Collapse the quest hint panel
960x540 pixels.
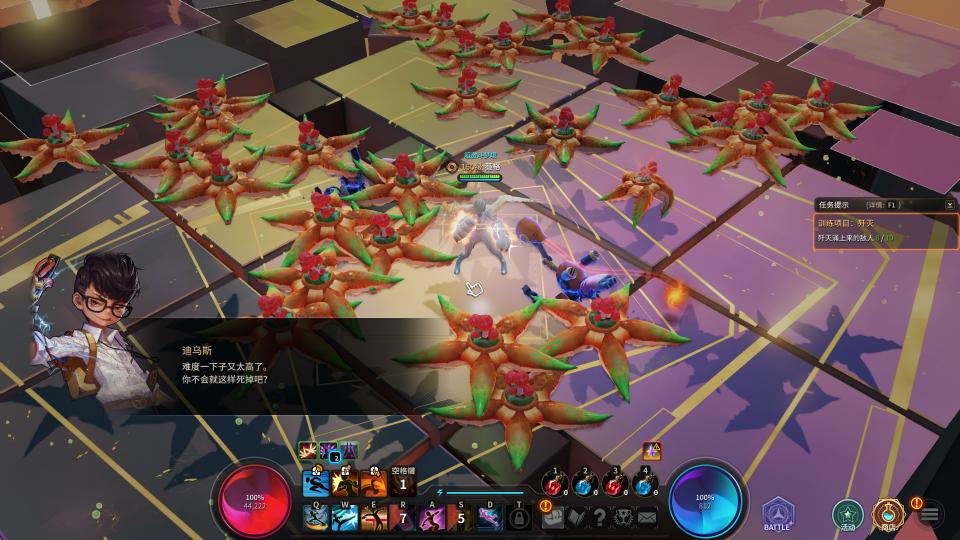949,204
